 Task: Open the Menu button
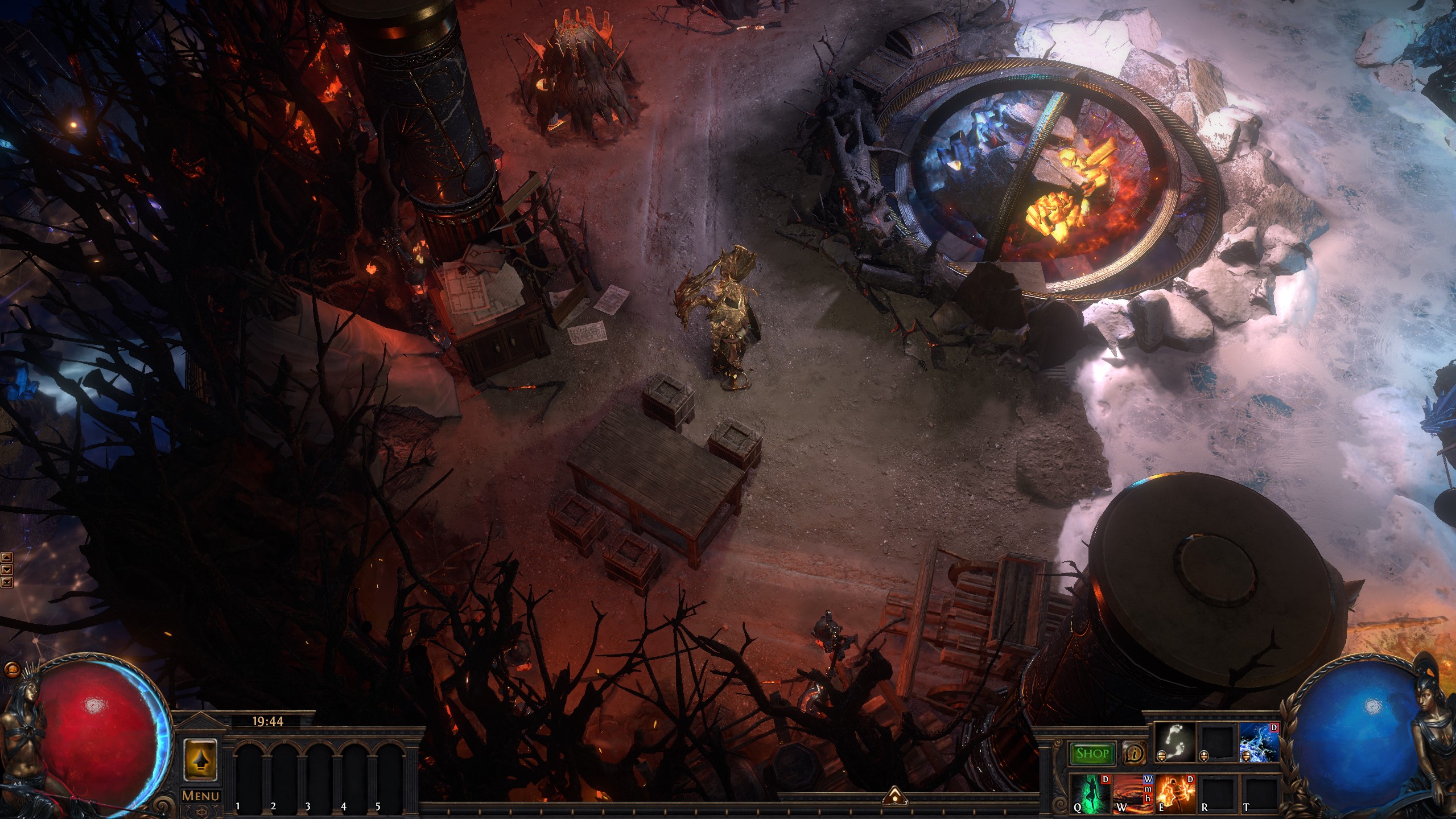pyautogui.click(x=200, y=796)
